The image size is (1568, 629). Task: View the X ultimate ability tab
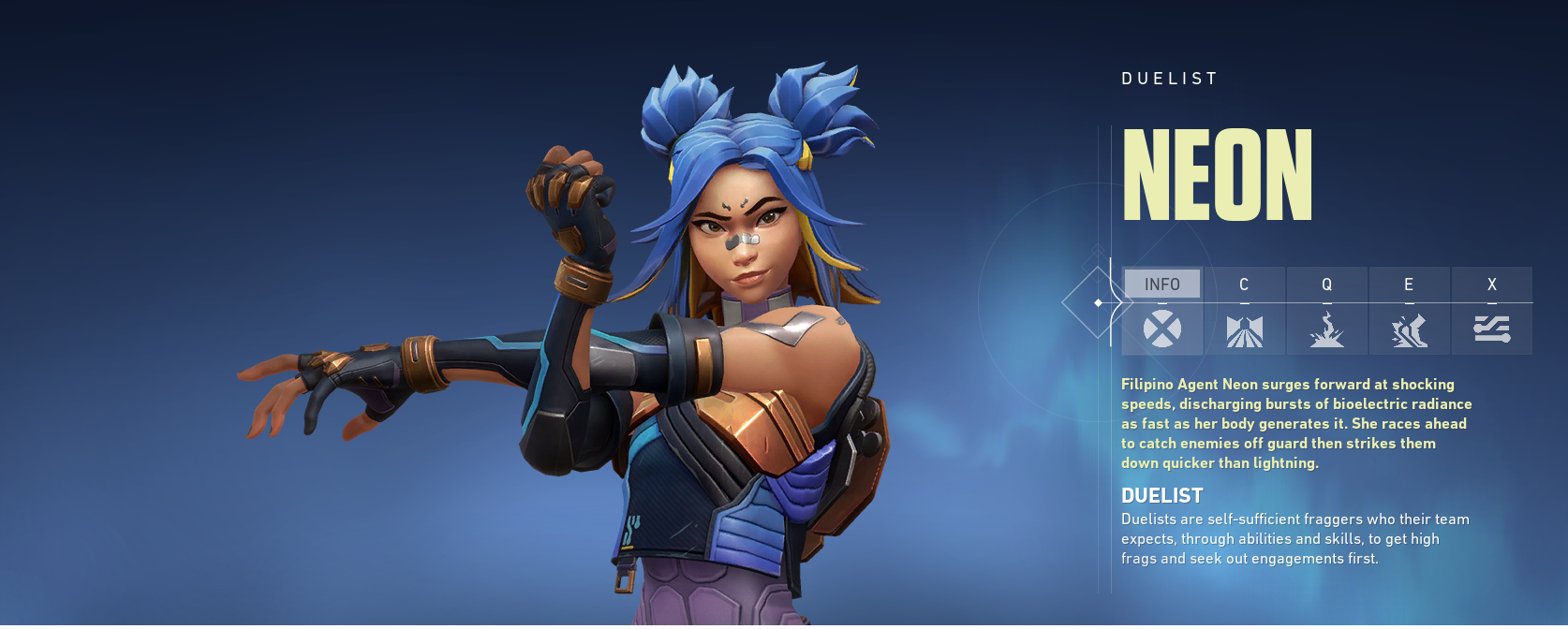click(x=1491, y=310)
